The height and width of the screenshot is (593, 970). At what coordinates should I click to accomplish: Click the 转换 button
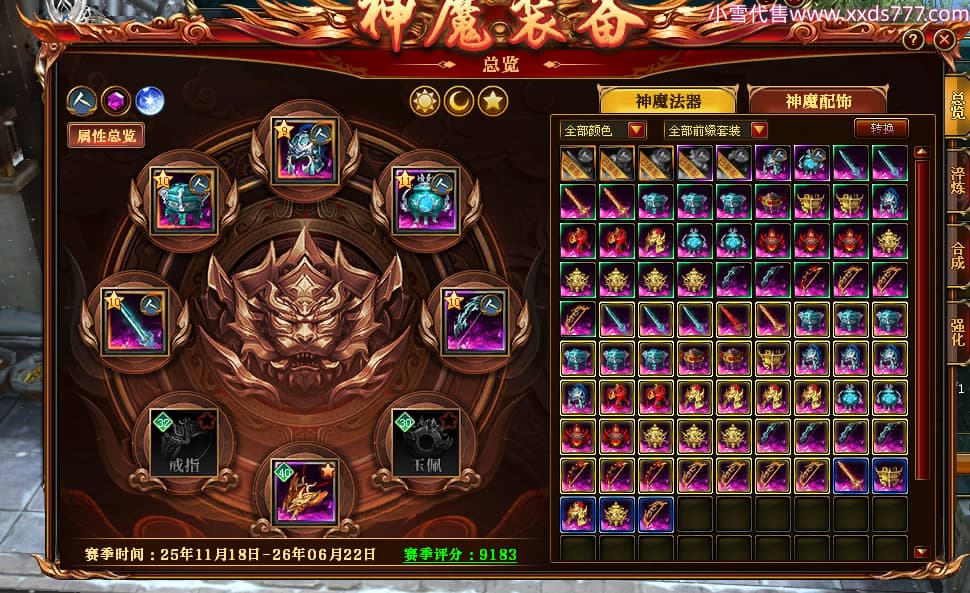(881, 128)
